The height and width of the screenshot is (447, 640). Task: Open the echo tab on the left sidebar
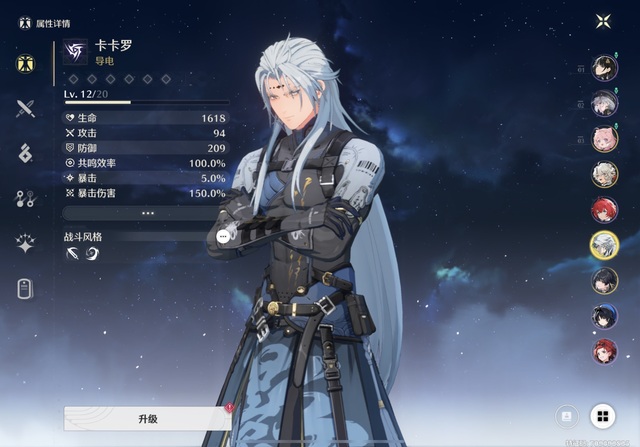[x=26, y=153]
